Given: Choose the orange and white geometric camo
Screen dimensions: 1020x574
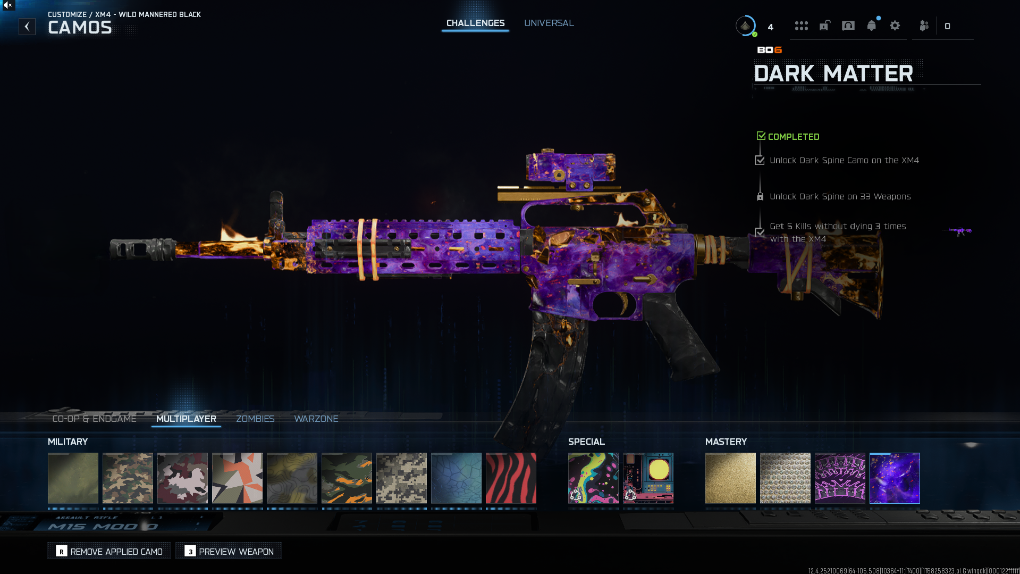Looking at the screenshot, I should point(237,478).
